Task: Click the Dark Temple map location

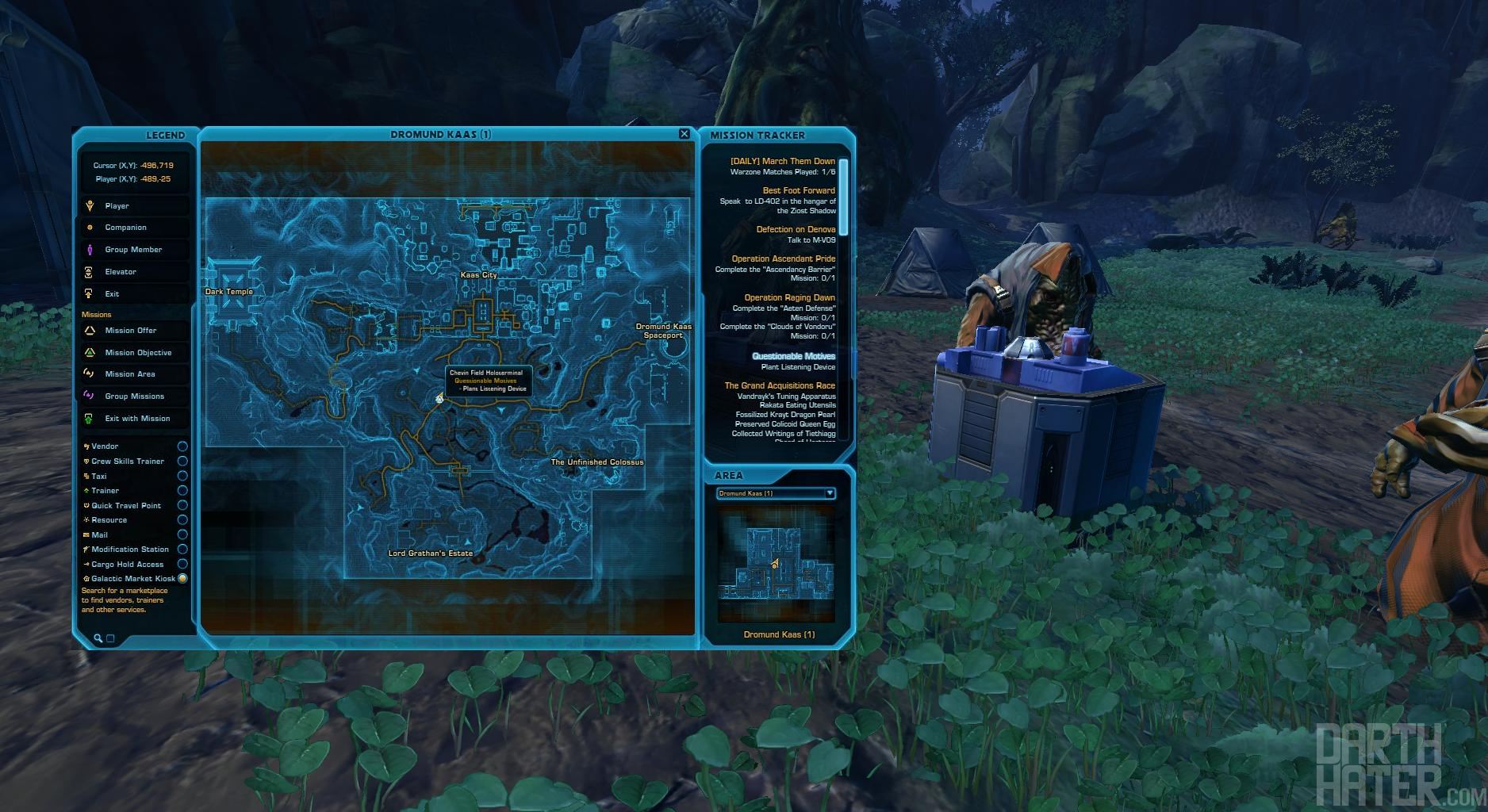Action: click(x=229, y=292)
